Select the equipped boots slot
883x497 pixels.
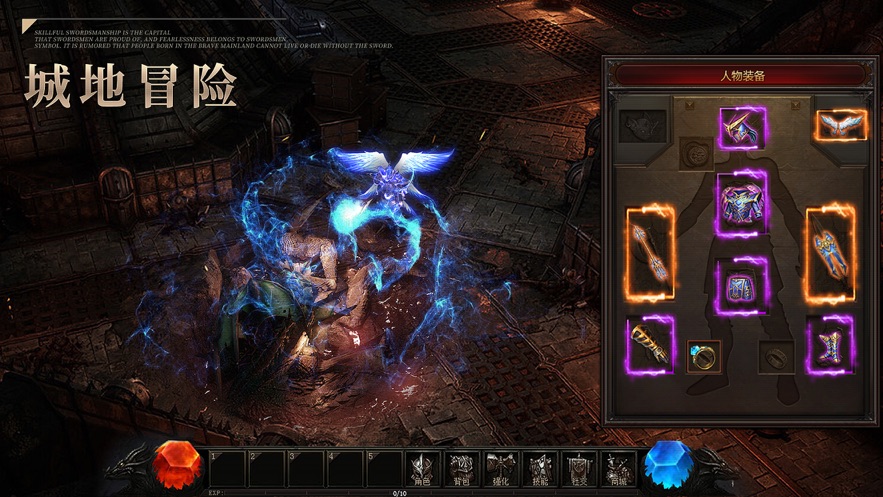pyautogui.click(x=829, y=345)
